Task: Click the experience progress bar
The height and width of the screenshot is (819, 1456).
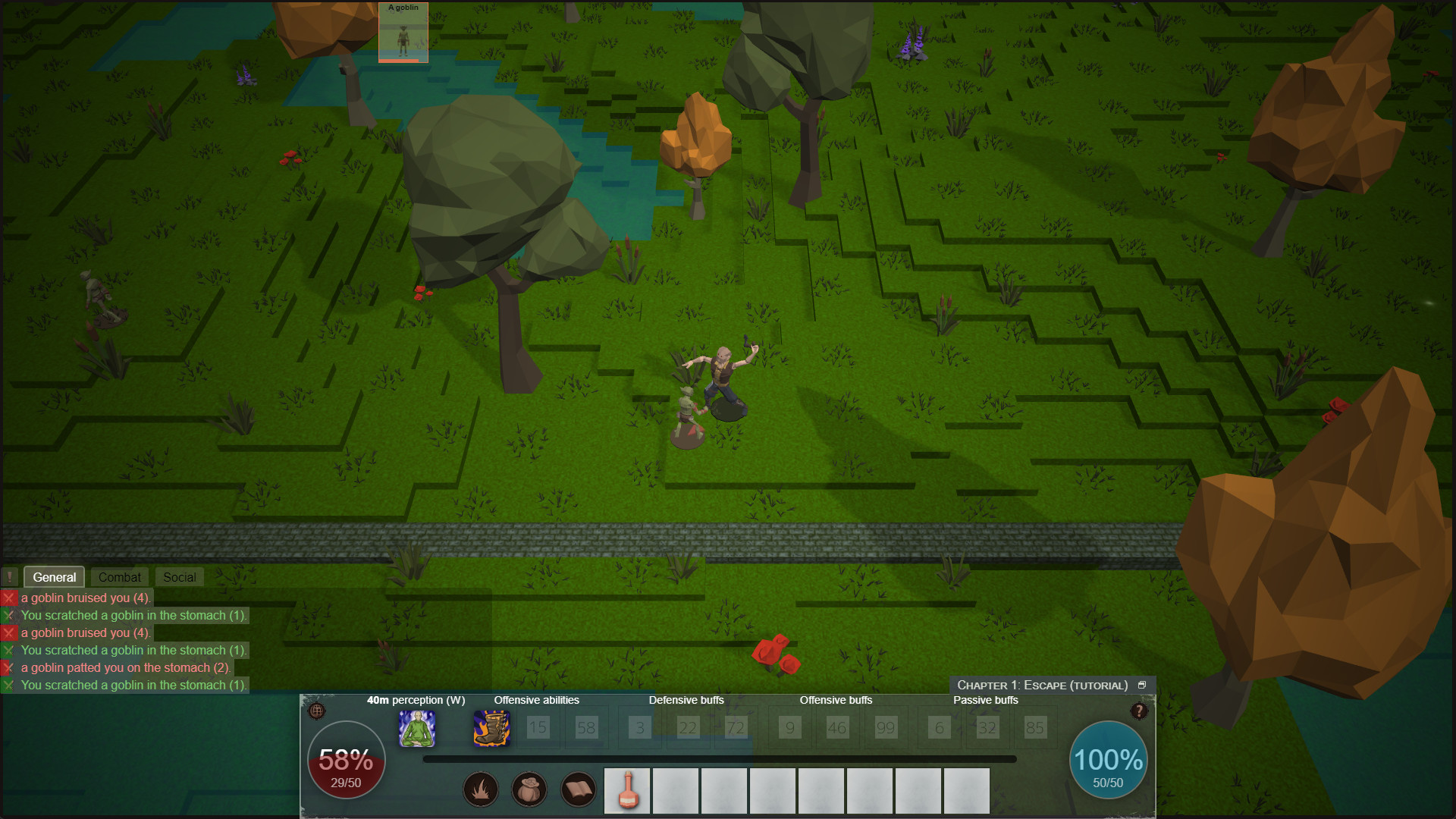Action: [x=719, y=759]
